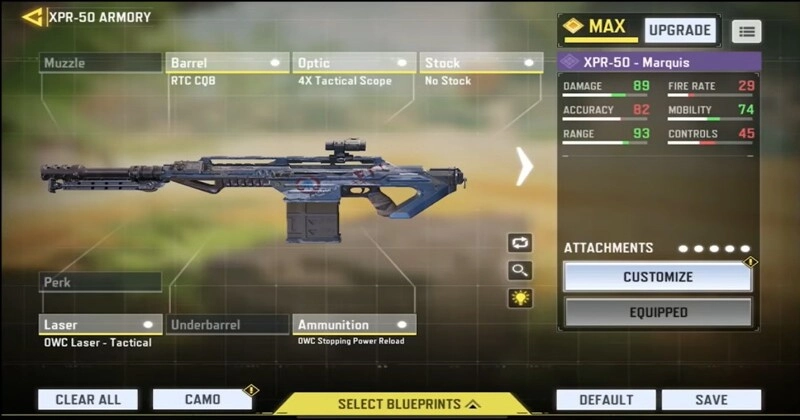The image size is (800, 420).
Task: Open the Laser attachment slot
Action: (x=101, y=325)
